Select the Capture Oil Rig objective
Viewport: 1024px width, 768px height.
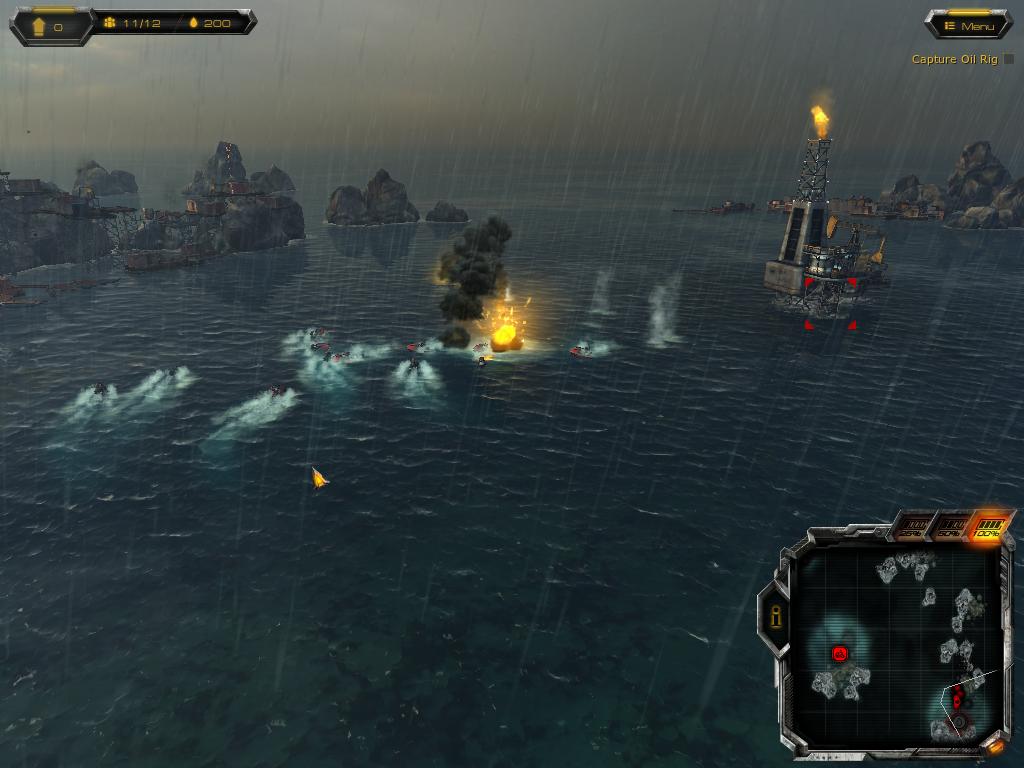(x=955, y=59)
